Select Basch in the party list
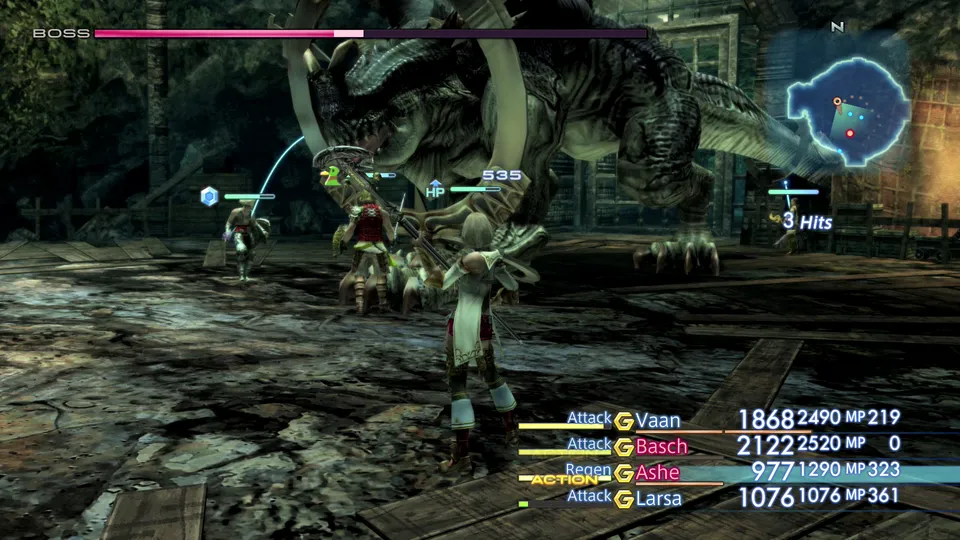 click(x=662, y=446)
